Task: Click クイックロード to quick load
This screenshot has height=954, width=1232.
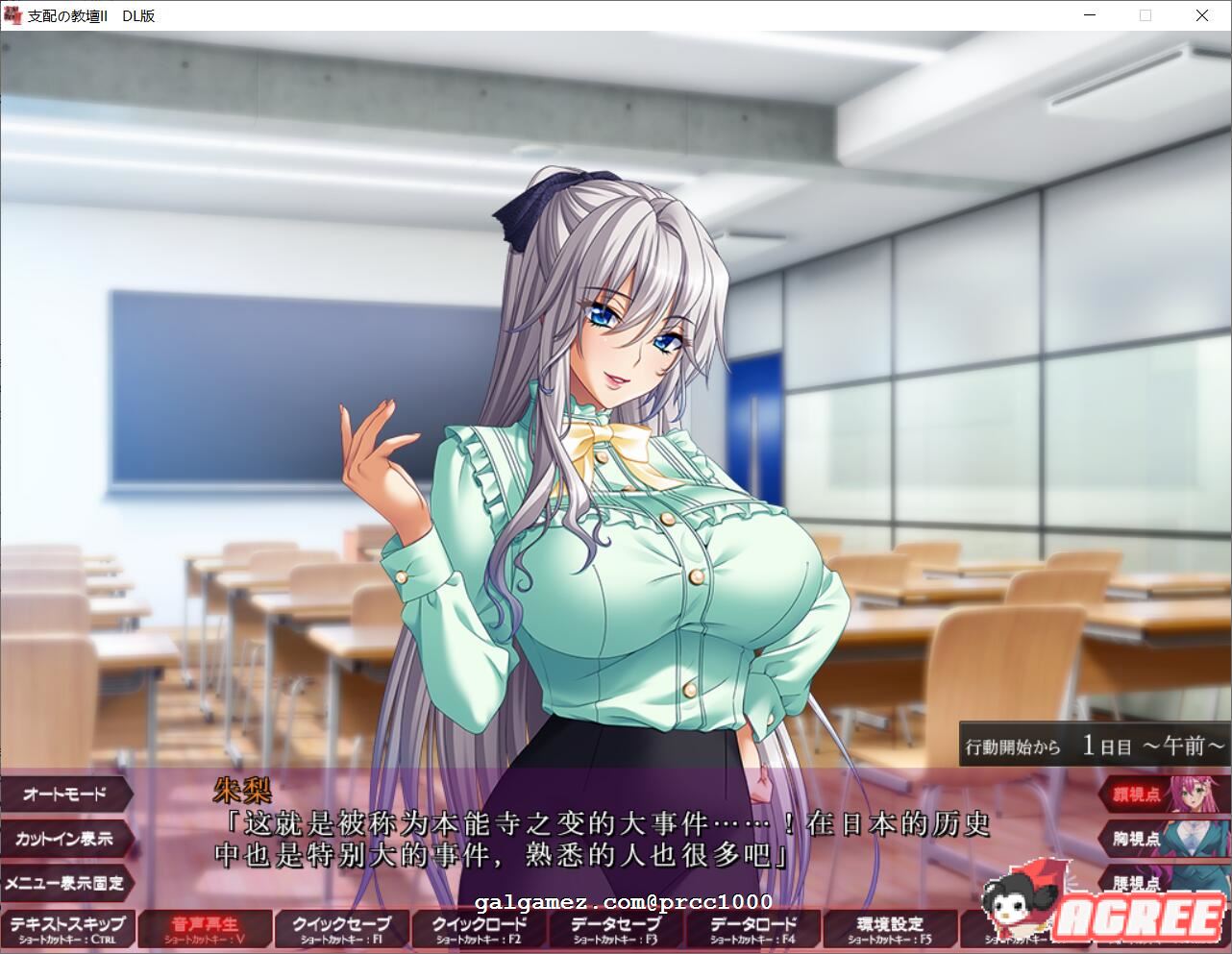Action: point(478,928)
